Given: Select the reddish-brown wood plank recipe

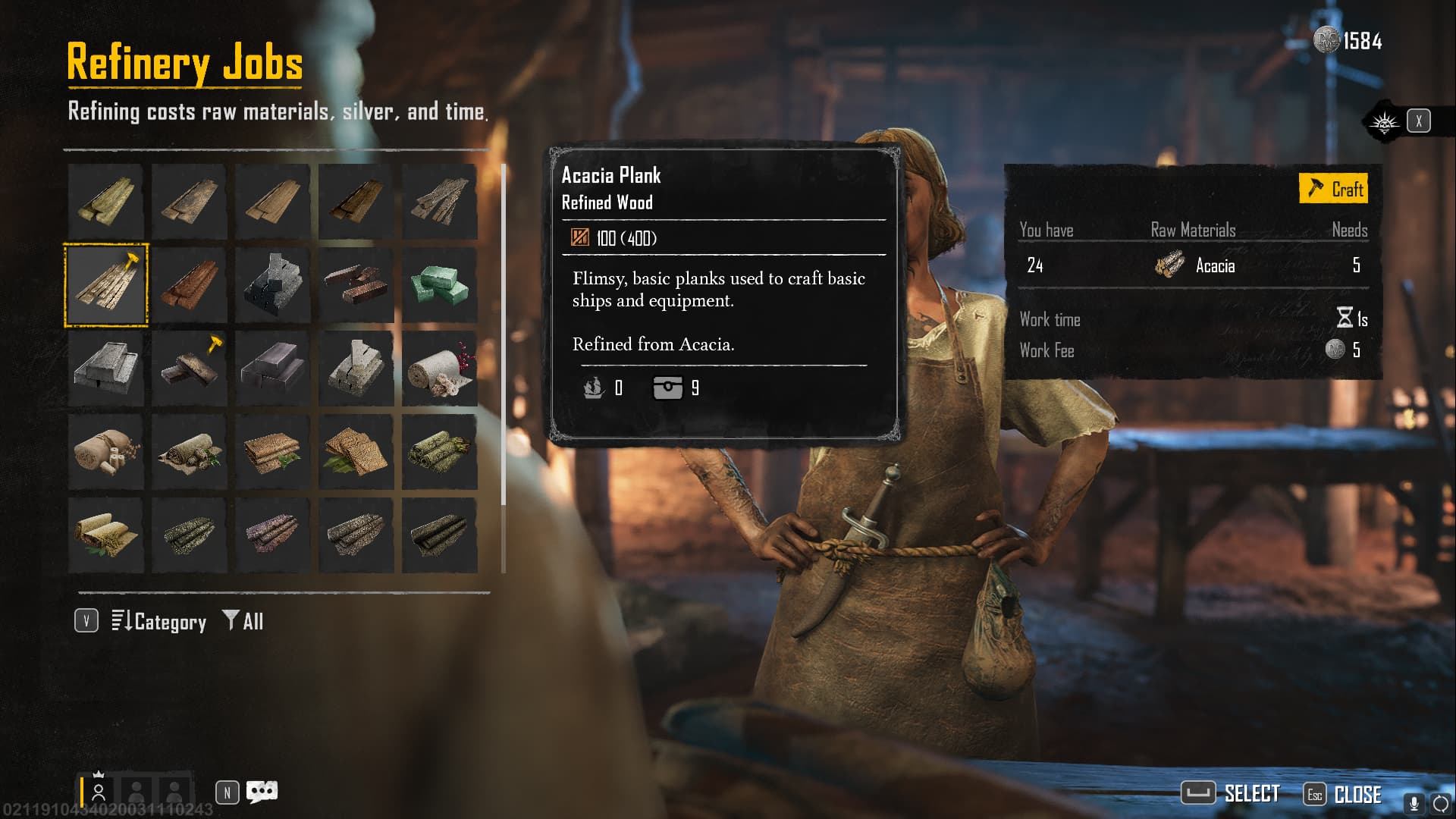Looking at the screenshot, I should point(190,285).
